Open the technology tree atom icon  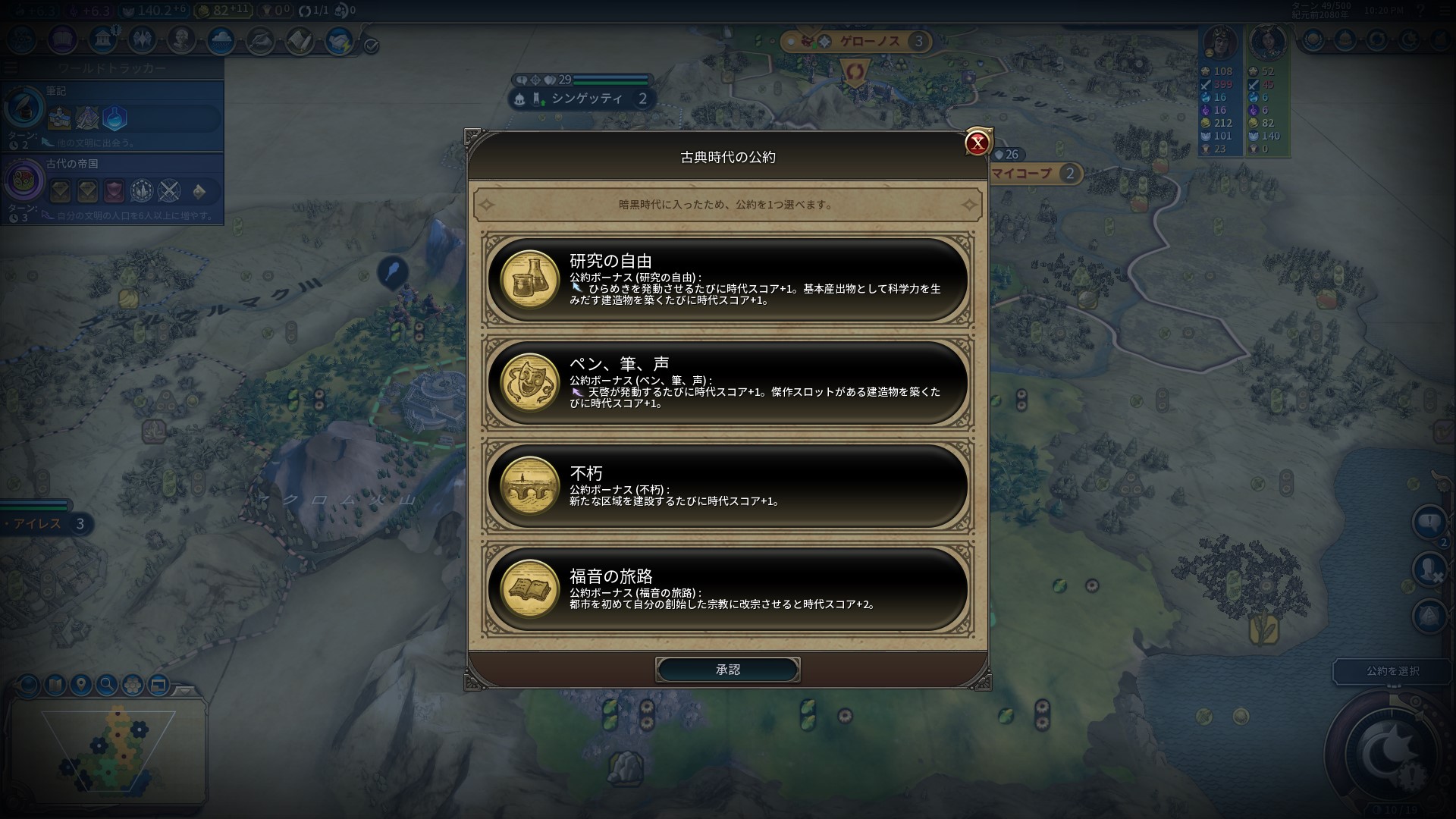pos(20,39)
